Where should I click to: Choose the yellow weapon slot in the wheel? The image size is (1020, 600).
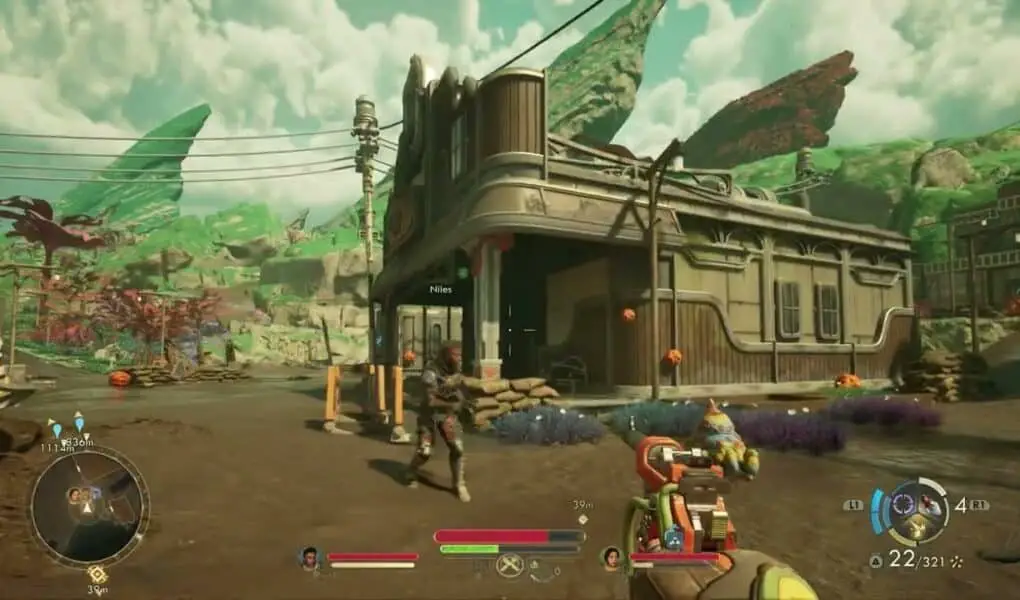(914, 528)
